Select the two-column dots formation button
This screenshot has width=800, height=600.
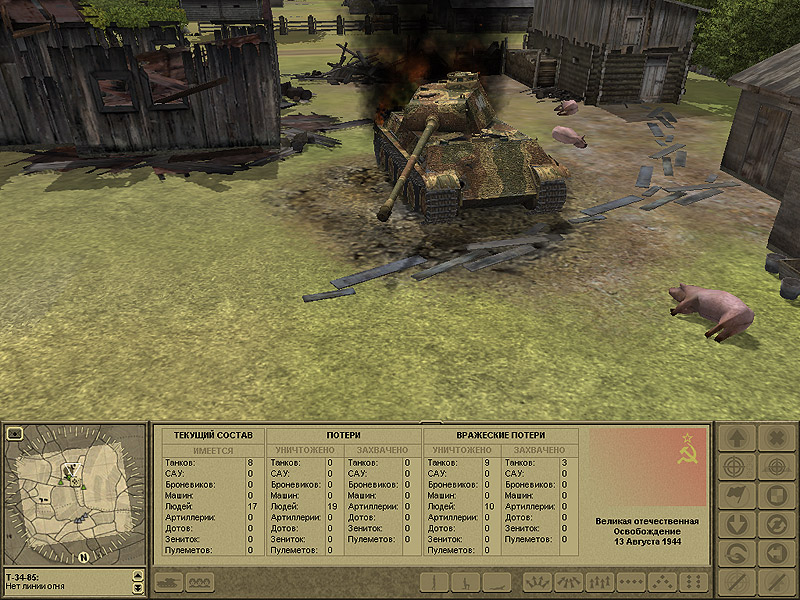pyautogui.click(x=695, y=582)
